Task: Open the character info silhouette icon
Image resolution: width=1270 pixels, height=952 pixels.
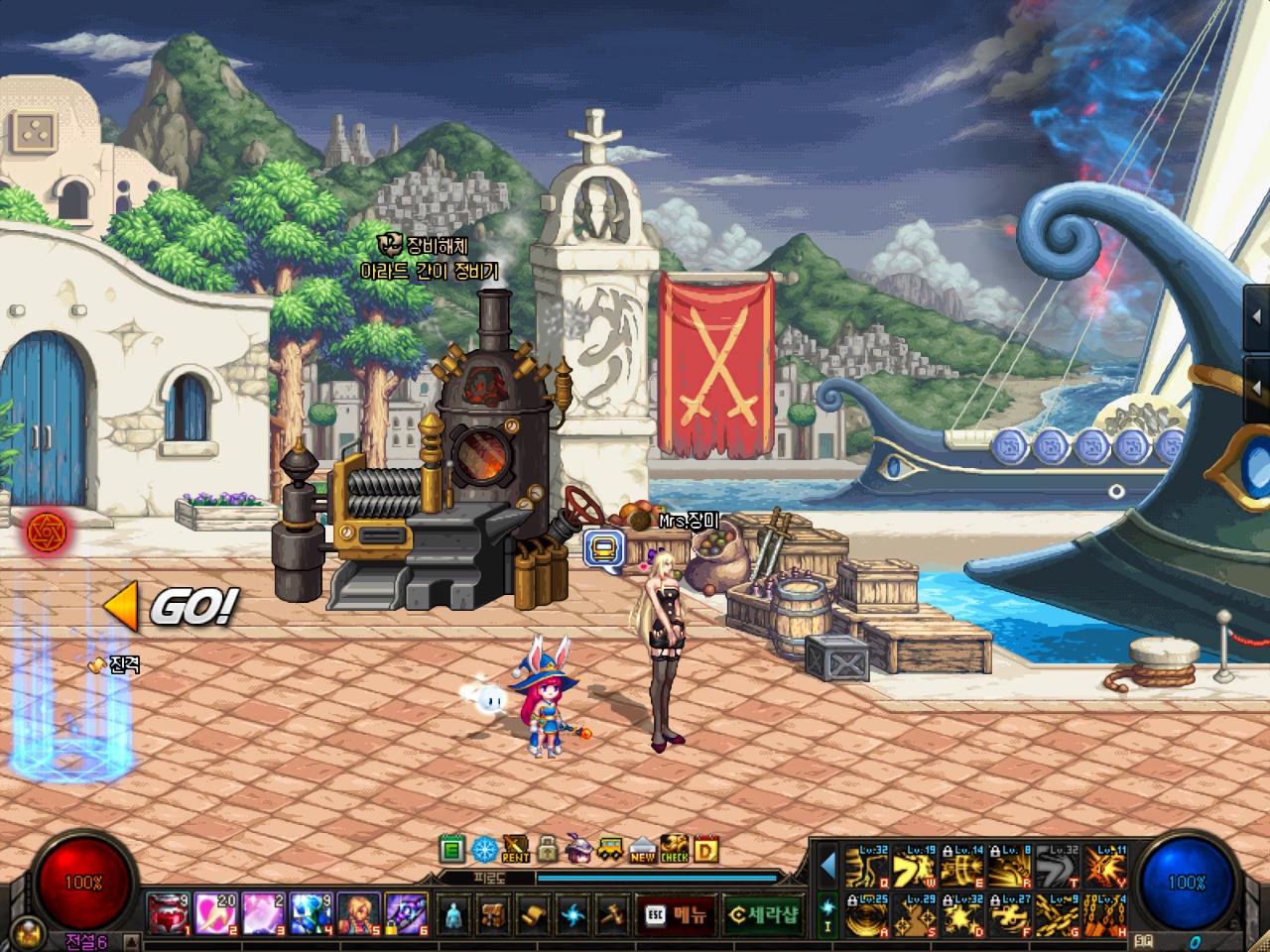Action: tap(453, 914)
